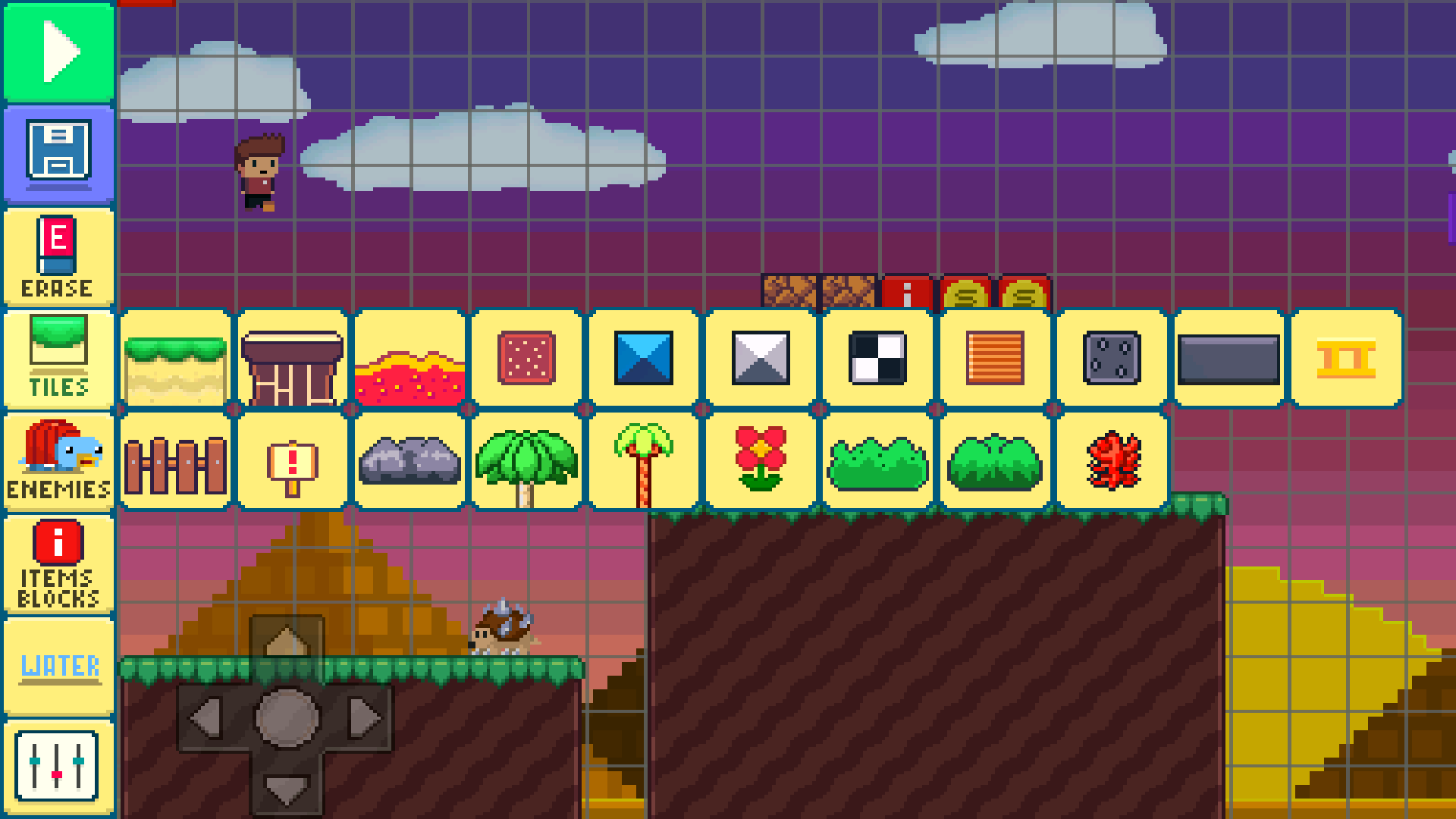Select the checkered block tile
The width and height of the screenshot is (1456, 819).
(877, 359)
